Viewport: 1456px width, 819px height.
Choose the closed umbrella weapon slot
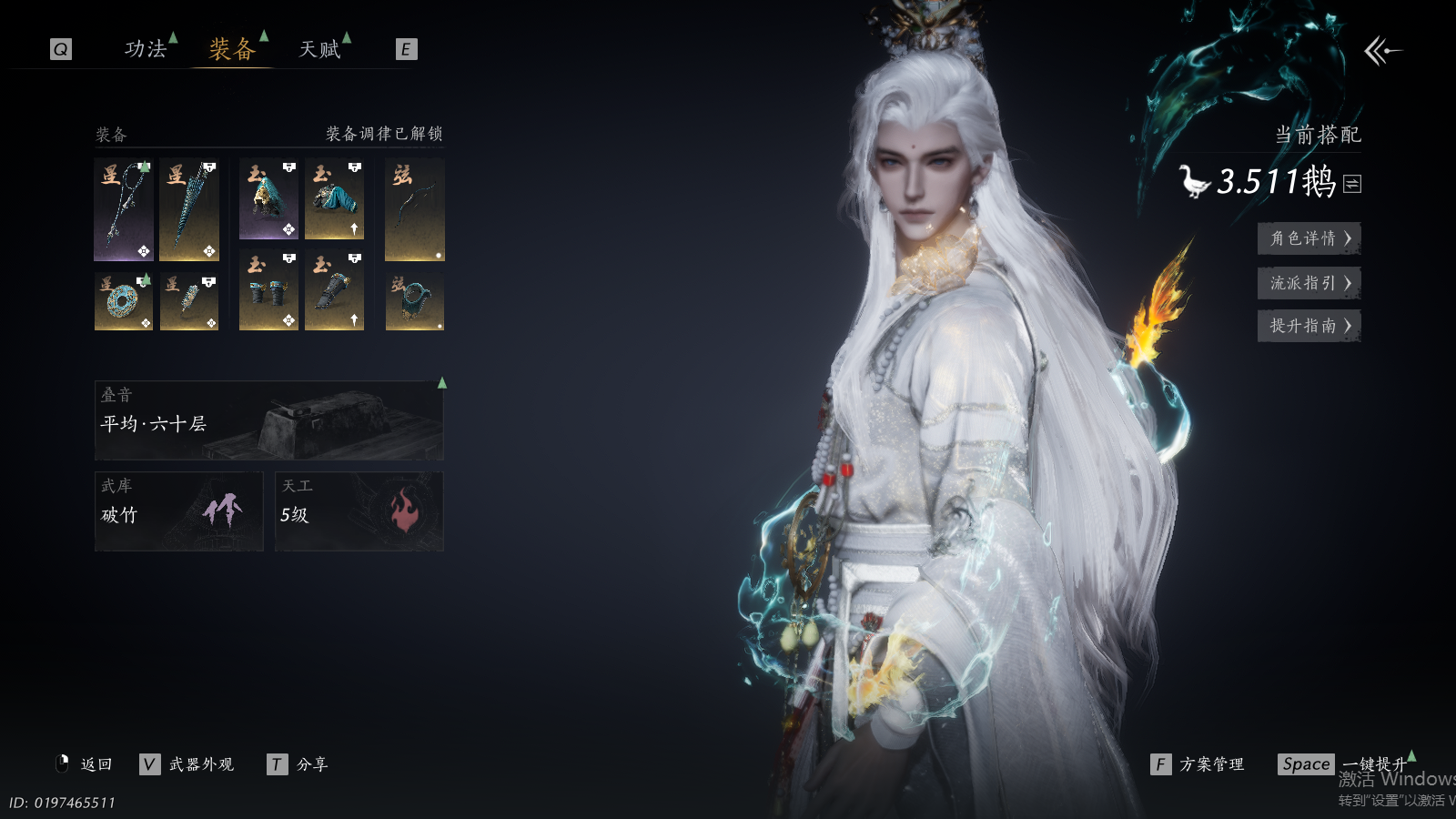pyautogui.click(x=189, y=209)
